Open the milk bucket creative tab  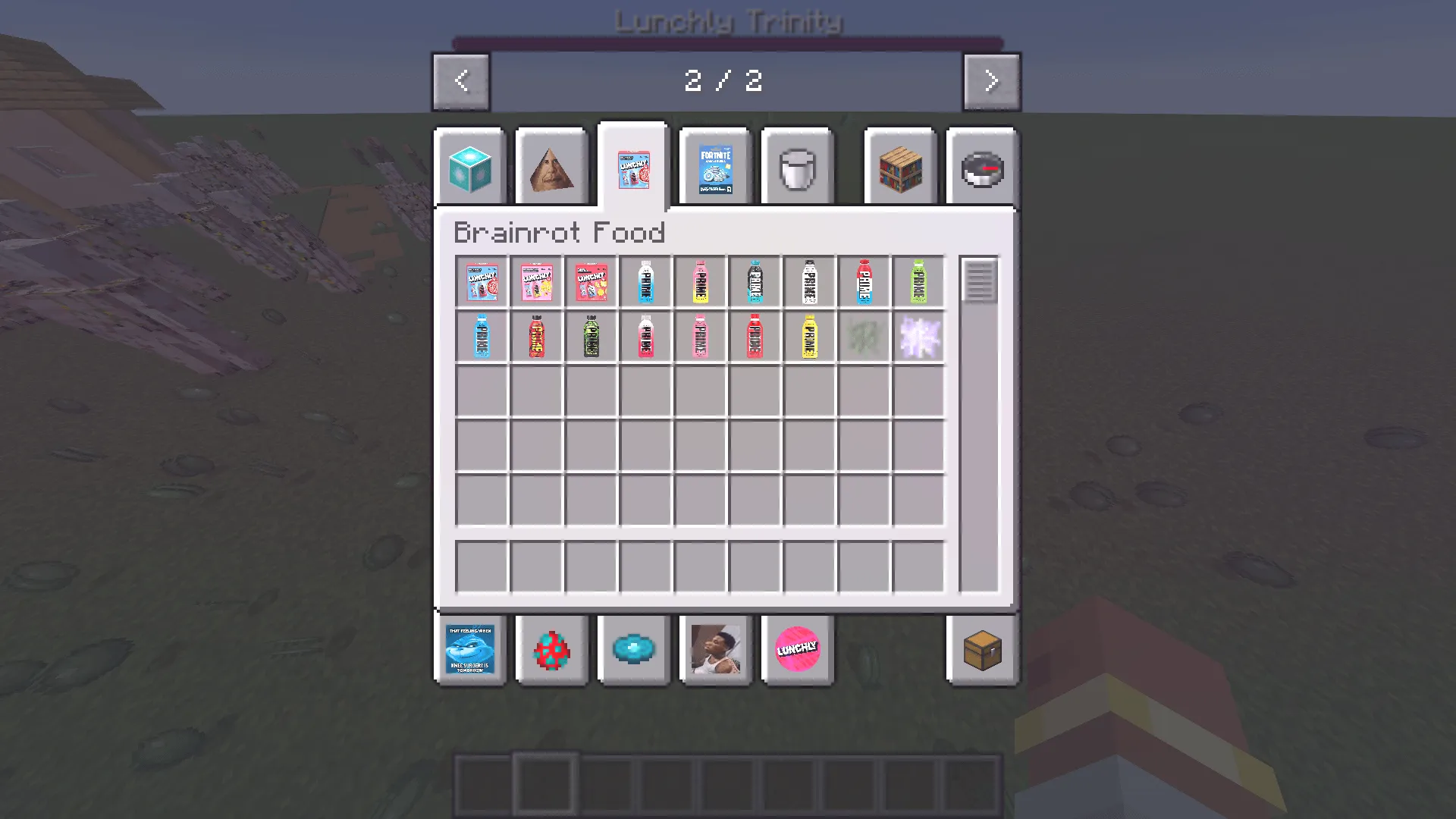point(796,167)
